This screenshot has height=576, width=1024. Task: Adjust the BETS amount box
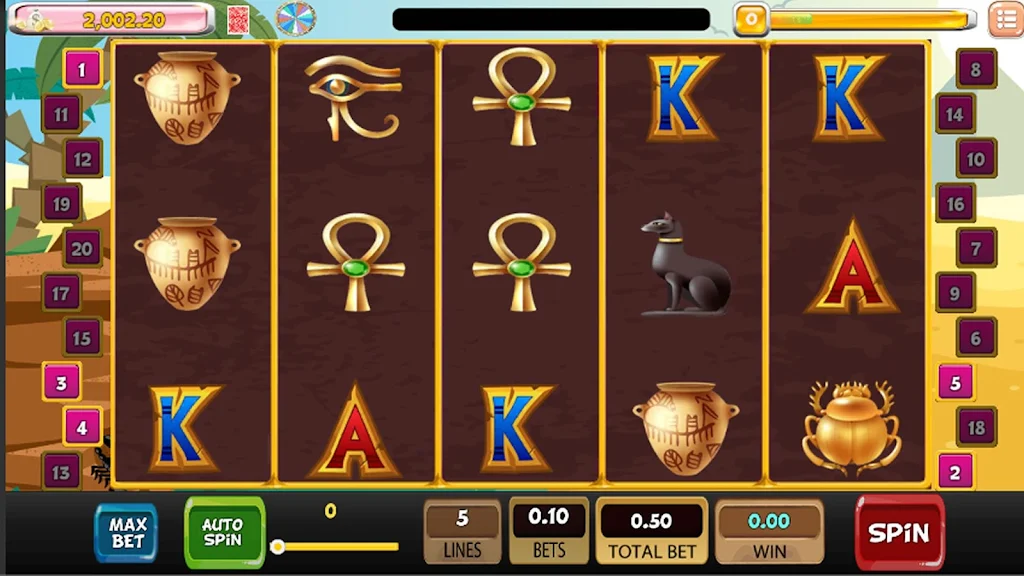[x=548, y=531]
